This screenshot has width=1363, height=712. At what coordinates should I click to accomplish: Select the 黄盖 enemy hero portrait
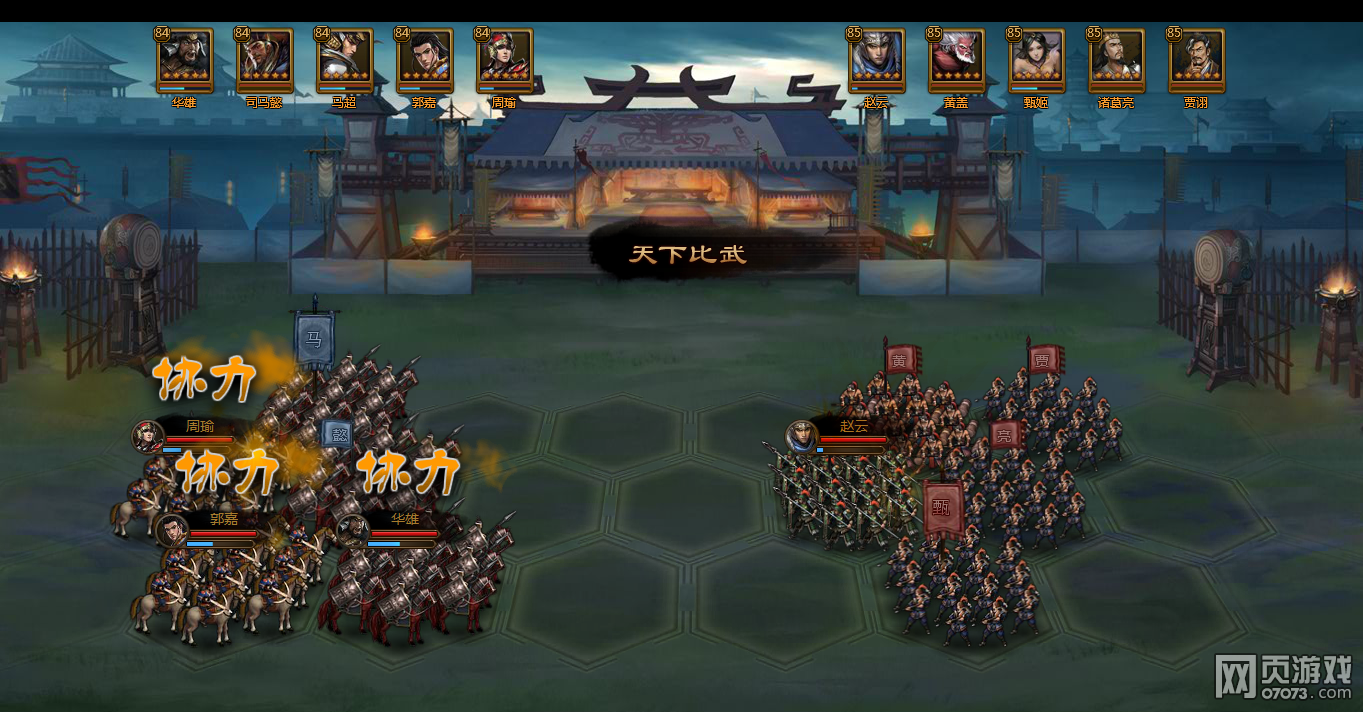tap(957, 59)
